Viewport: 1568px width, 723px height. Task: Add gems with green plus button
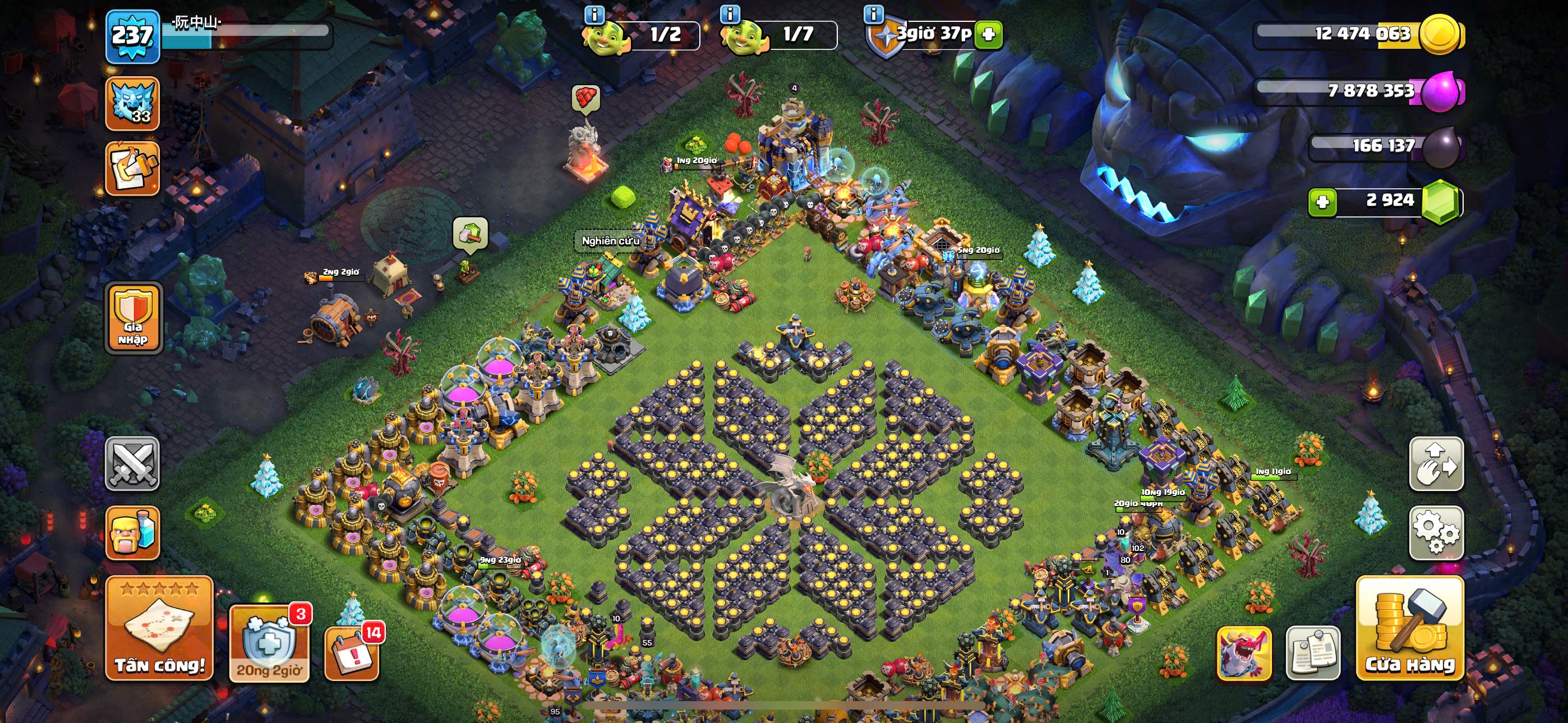pos(1322,202)
